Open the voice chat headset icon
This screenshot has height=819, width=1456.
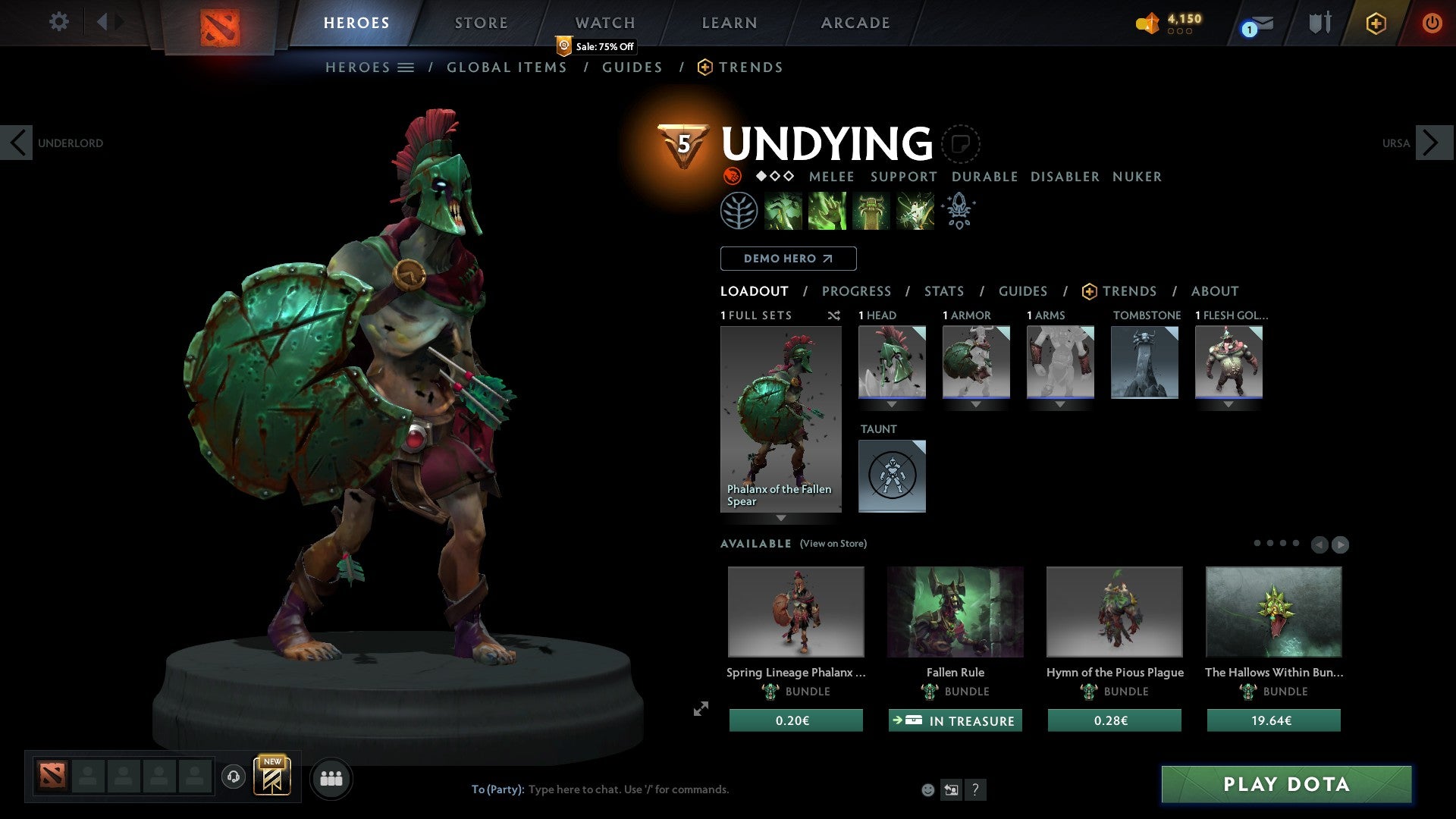tap(233, 778)
